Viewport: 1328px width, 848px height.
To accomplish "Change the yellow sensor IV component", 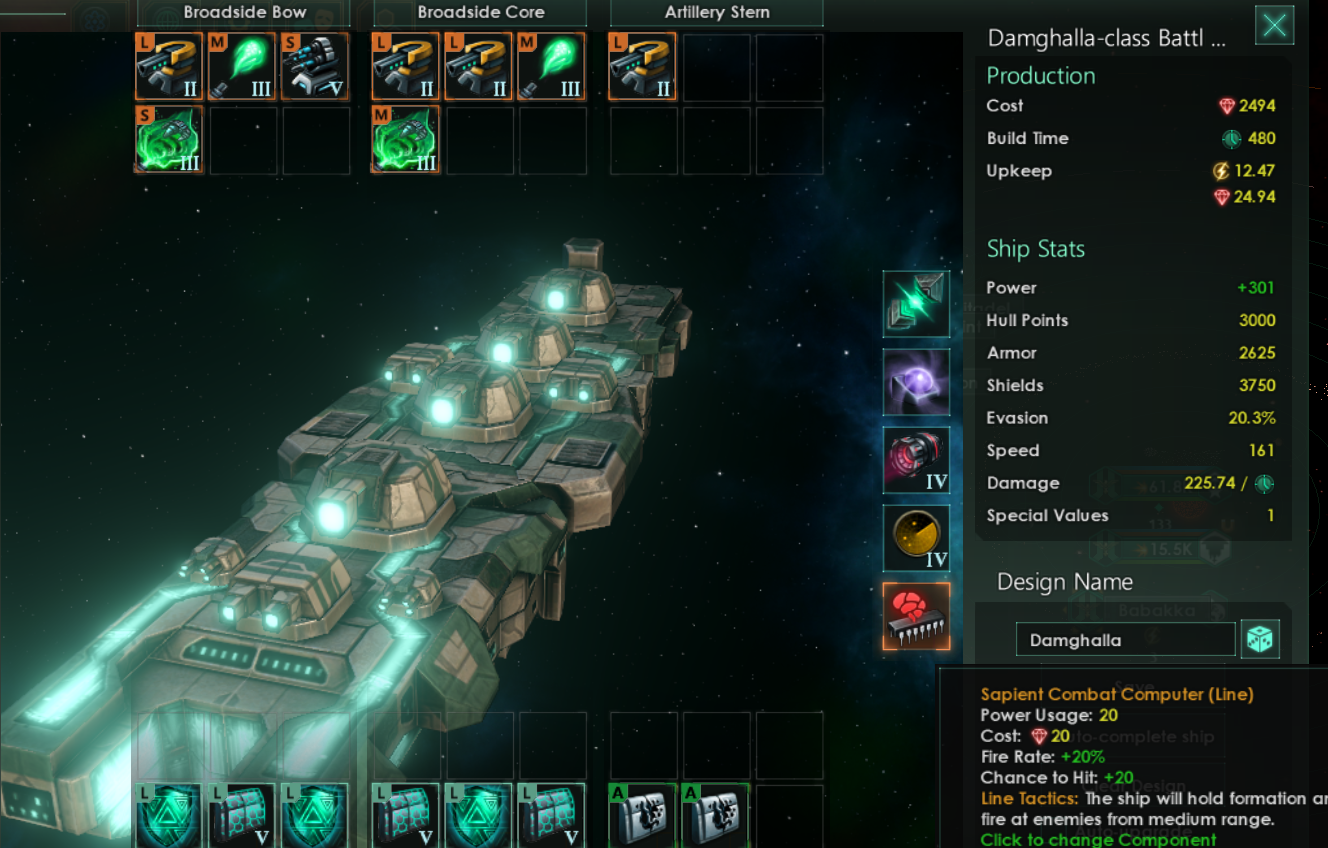I will pos(916,538).
